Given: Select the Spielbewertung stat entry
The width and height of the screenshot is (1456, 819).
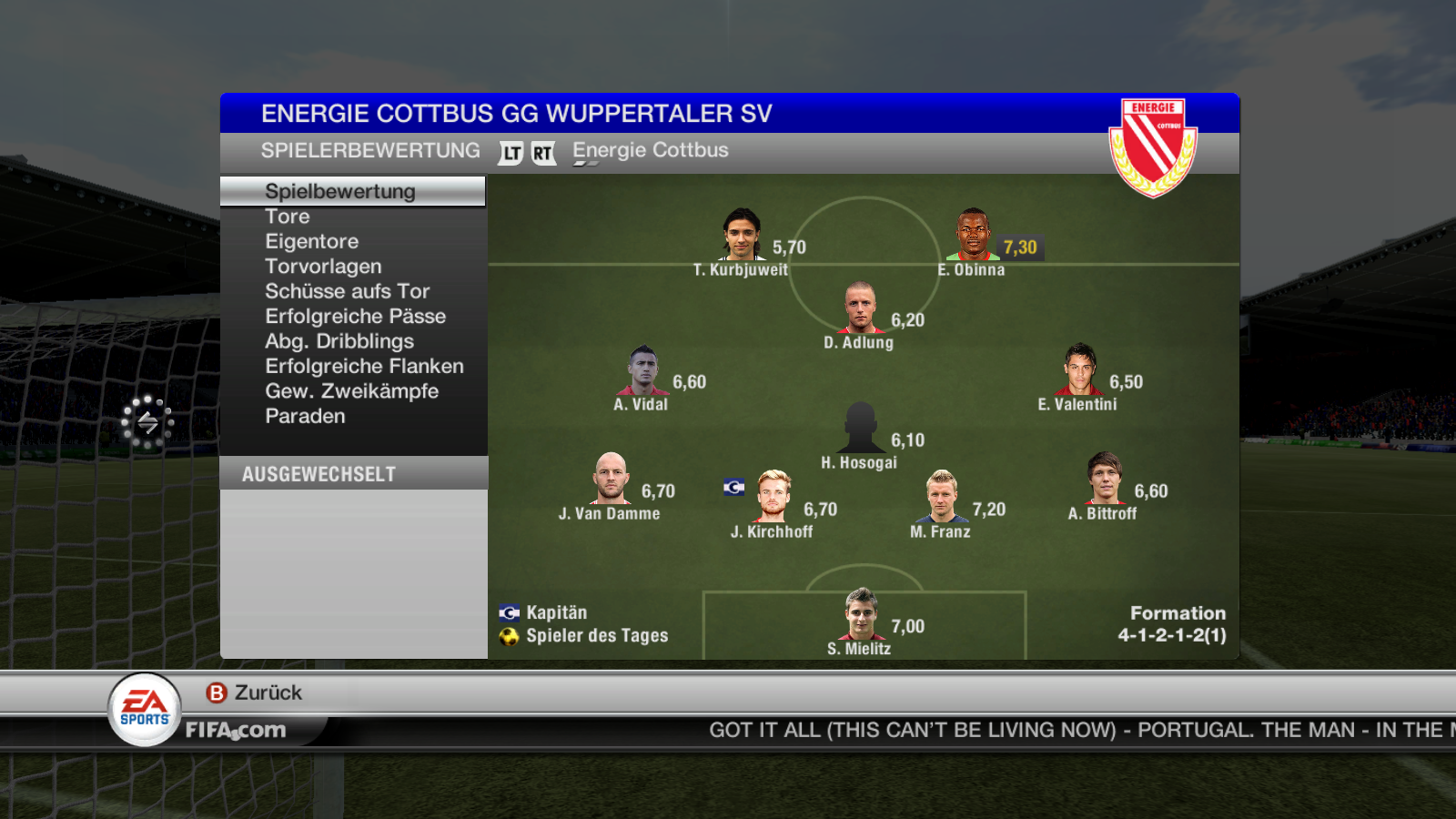Looking at the screenshot, I should click(340, 191).
